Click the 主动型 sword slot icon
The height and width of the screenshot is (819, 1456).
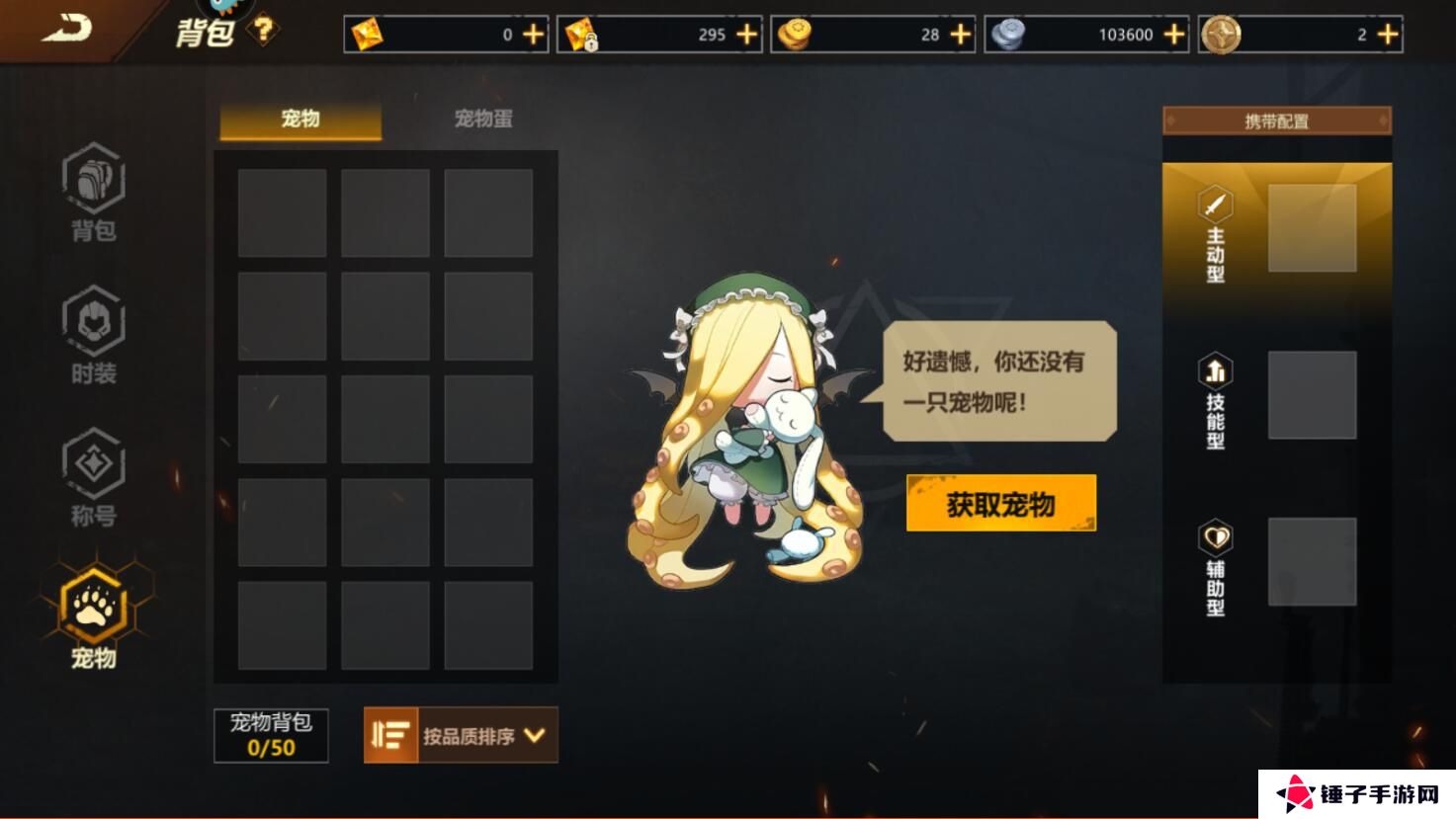tap(1215, 206)
